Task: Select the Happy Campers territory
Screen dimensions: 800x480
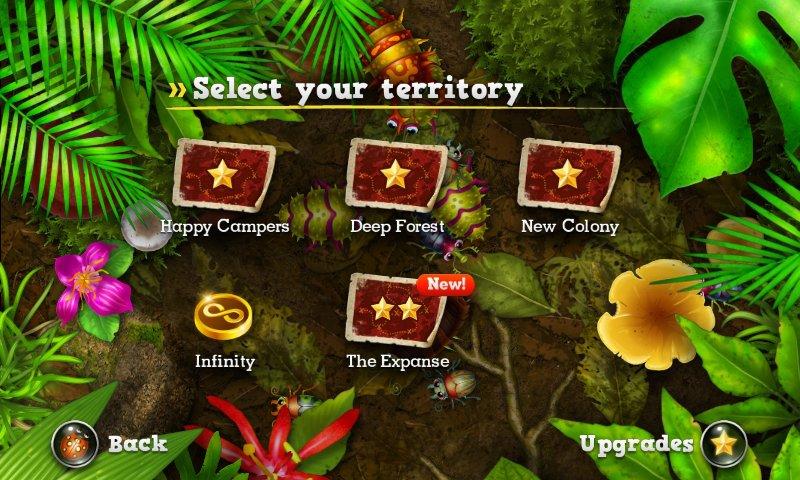Action: tap(223, 176)
